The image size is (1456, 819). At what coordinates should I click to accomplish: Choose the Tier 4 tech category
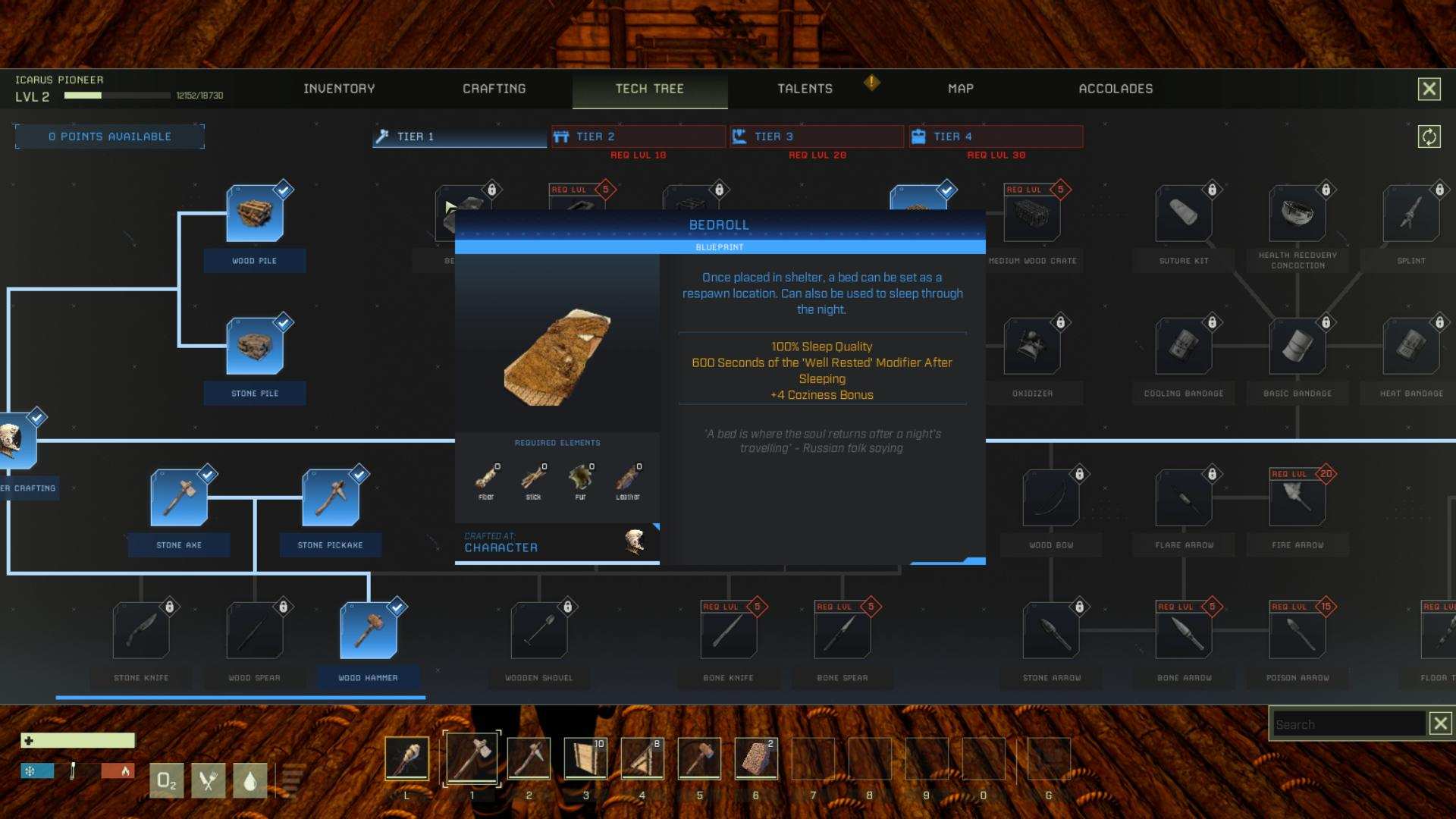pos(996,136)
